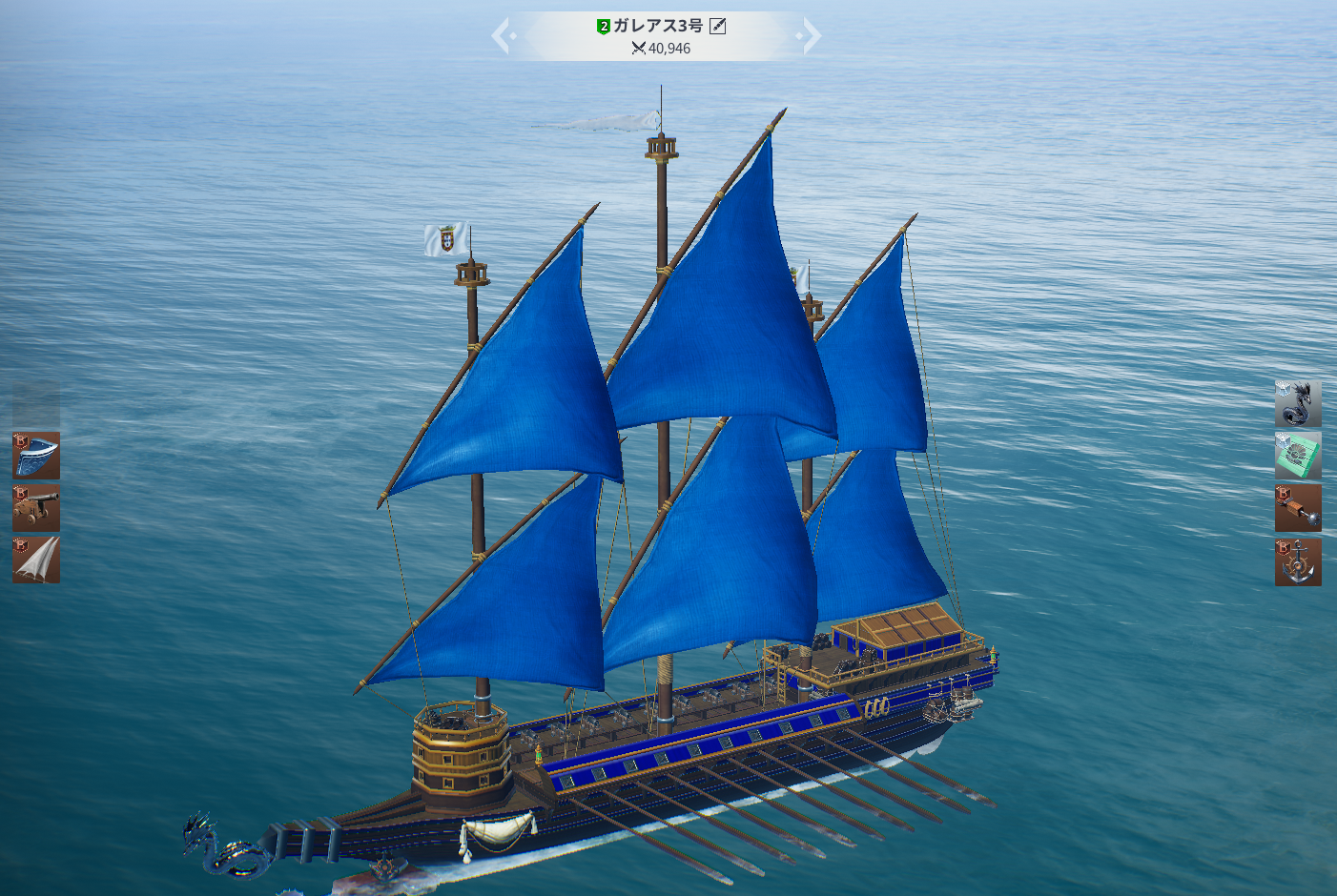The width and height of the screenshot is (1337, 896).
Task: Select the spiked ram equipment slot
Action: point(1298,507)
